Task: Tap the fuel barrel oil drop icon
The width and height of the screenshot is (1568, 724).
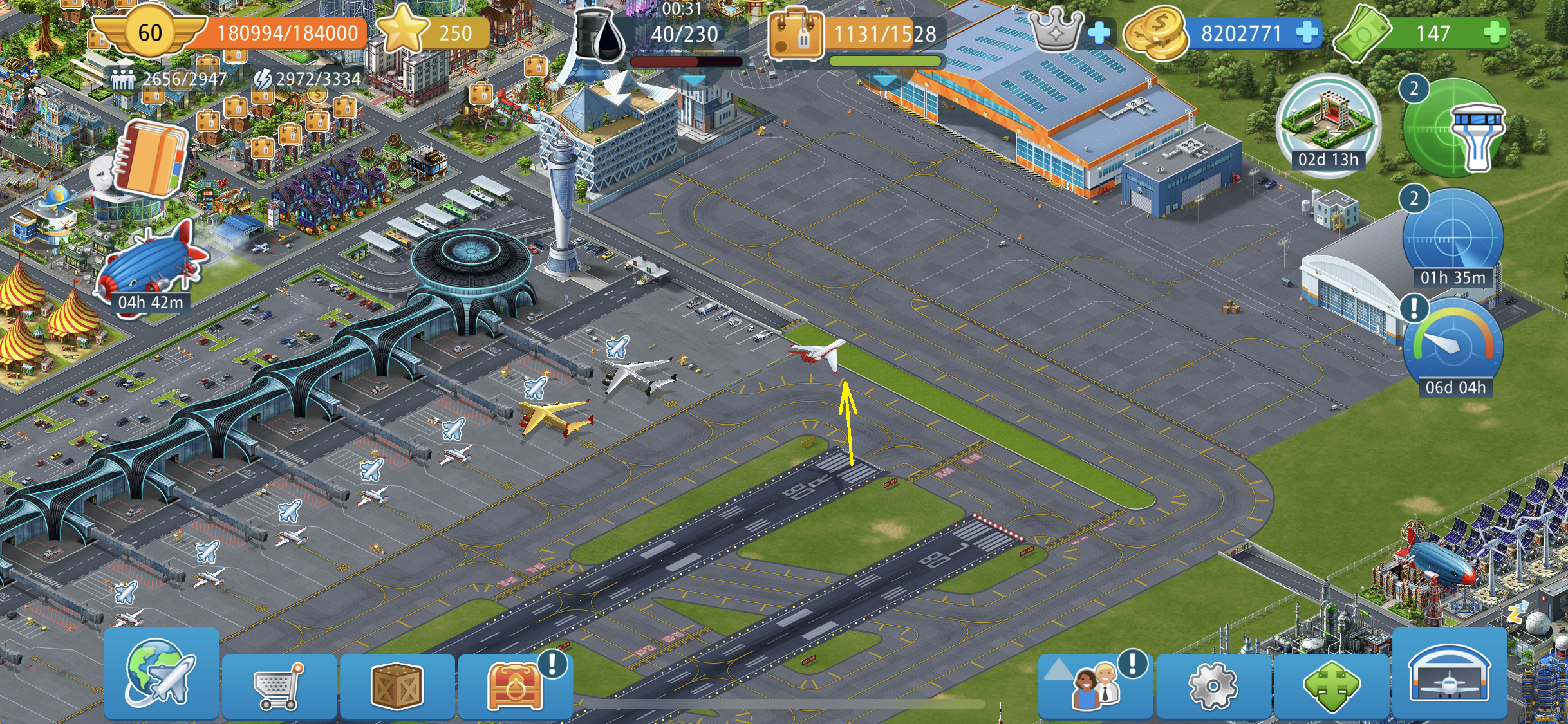Action: point(599,35)
